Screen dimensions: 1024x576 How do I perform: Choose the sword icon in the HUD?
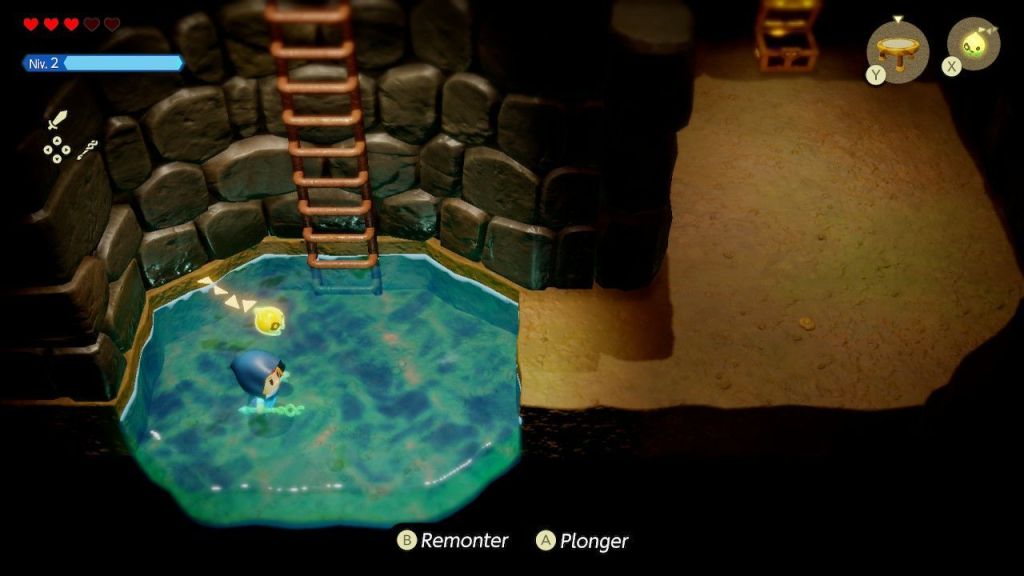pos(57,122)
